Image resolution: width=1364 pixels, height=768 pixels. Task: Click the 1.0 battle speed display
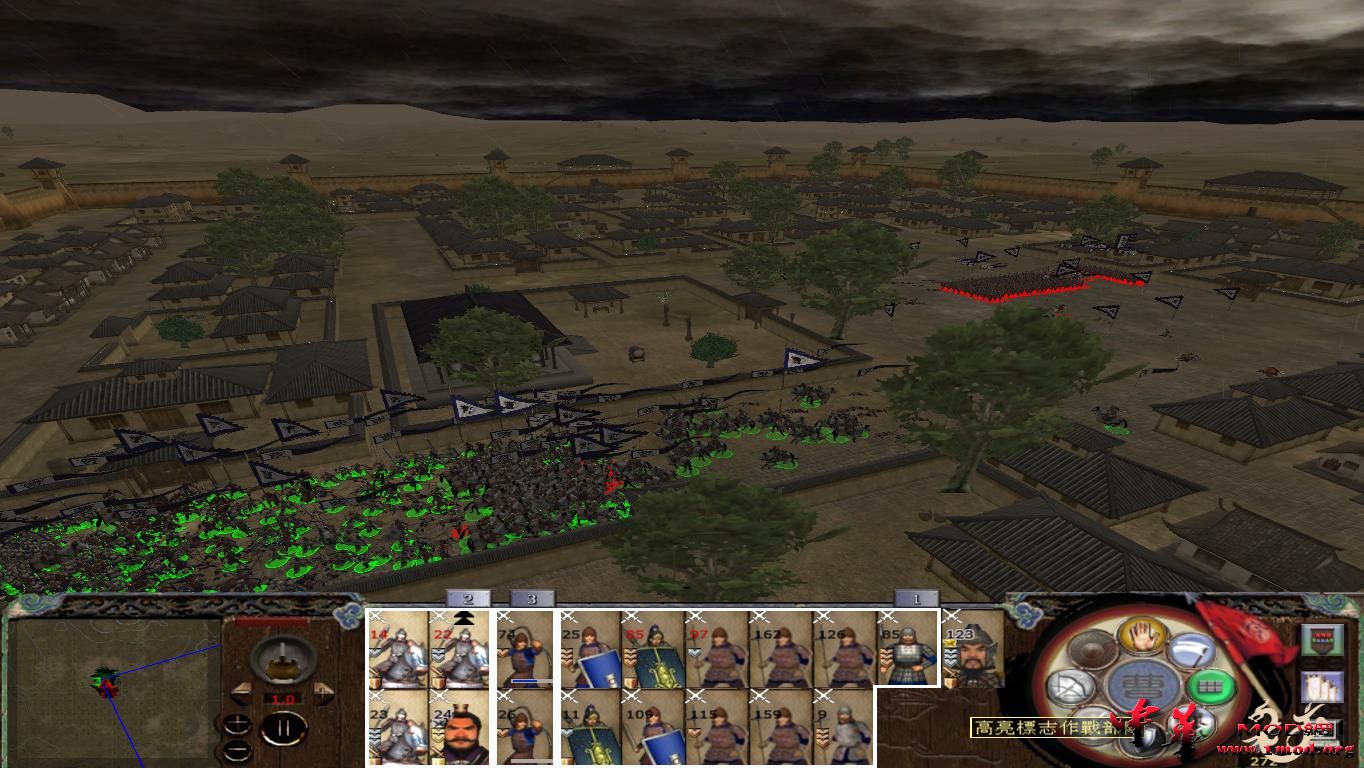click(x=283, y=698)
